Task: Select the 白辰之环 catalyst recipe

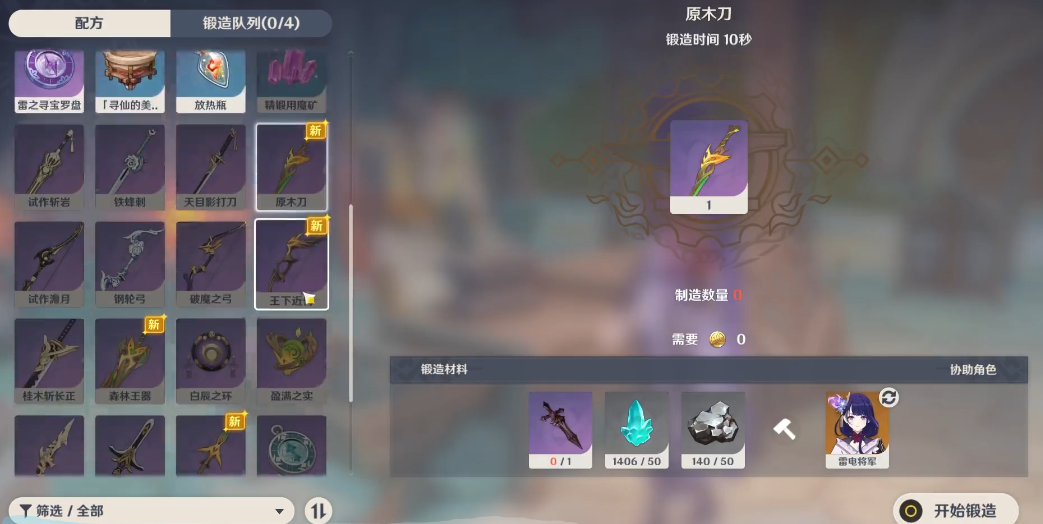Action: click(210, 360)
